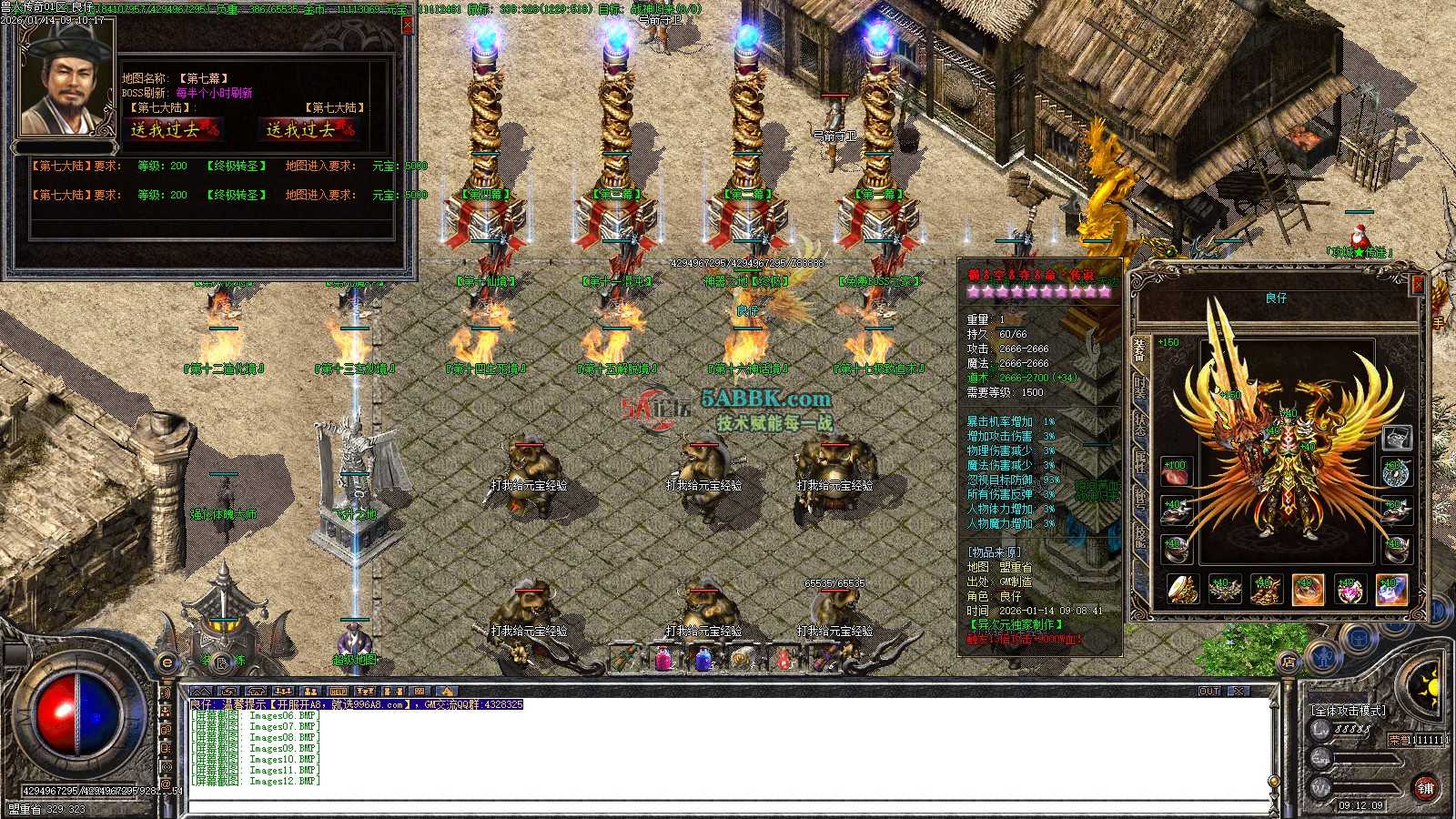Switch to the 时装 fashion tab
Viewport: 1456px width, 819px height.
pyautogui.click(x=1140, y=387)
